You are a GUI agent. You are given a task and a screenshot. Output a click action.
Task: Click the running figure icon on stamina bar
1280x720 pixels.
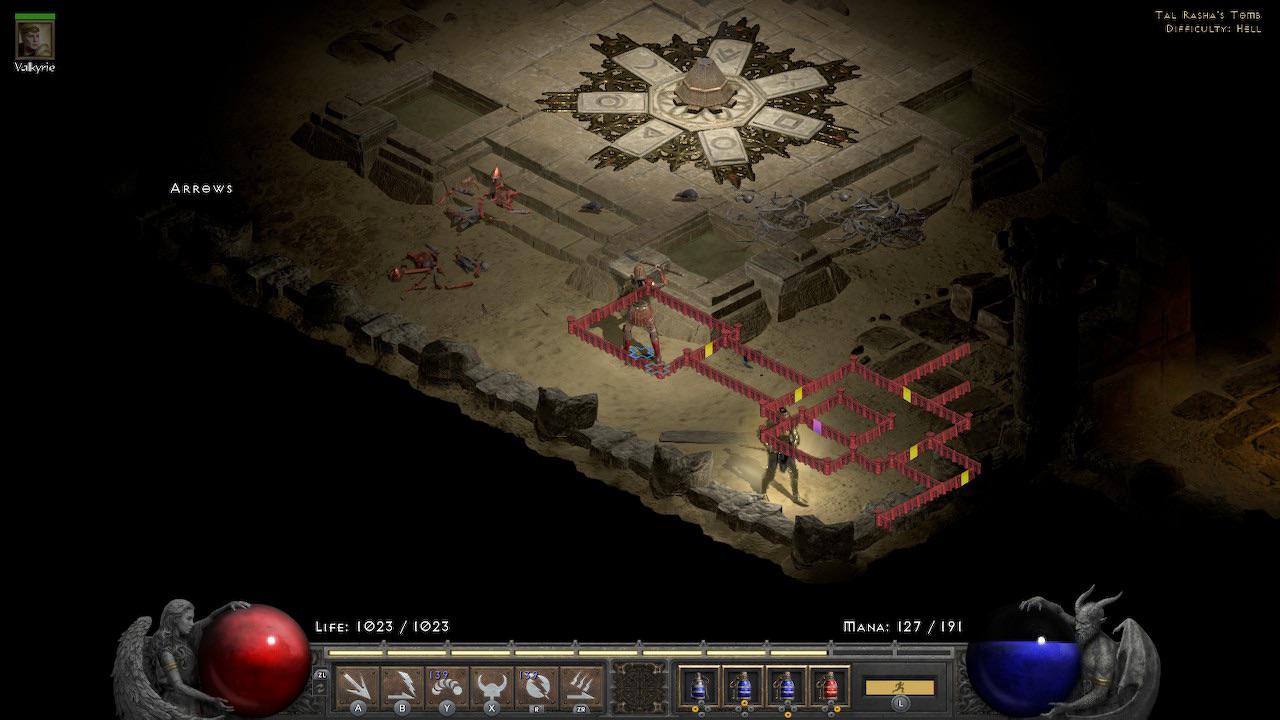(900, 686)
